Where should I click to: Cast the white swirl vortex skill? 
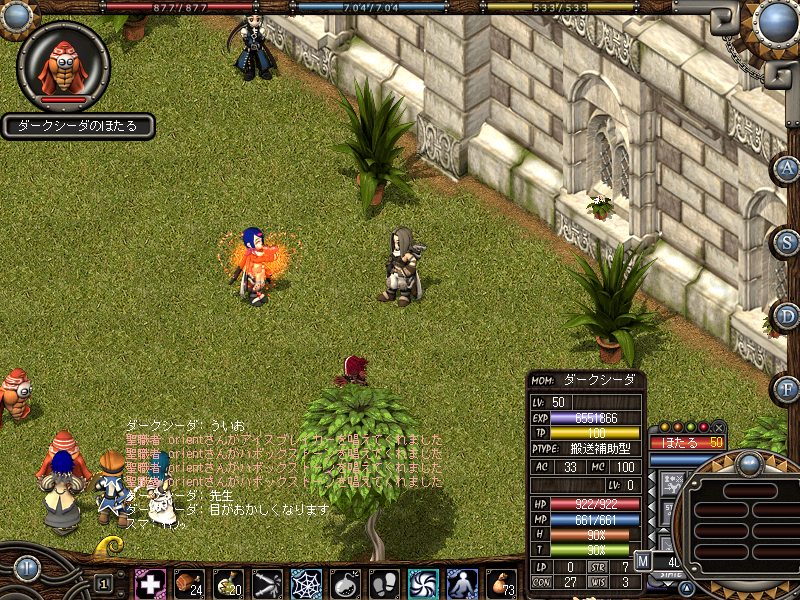(x=423, y=583)
